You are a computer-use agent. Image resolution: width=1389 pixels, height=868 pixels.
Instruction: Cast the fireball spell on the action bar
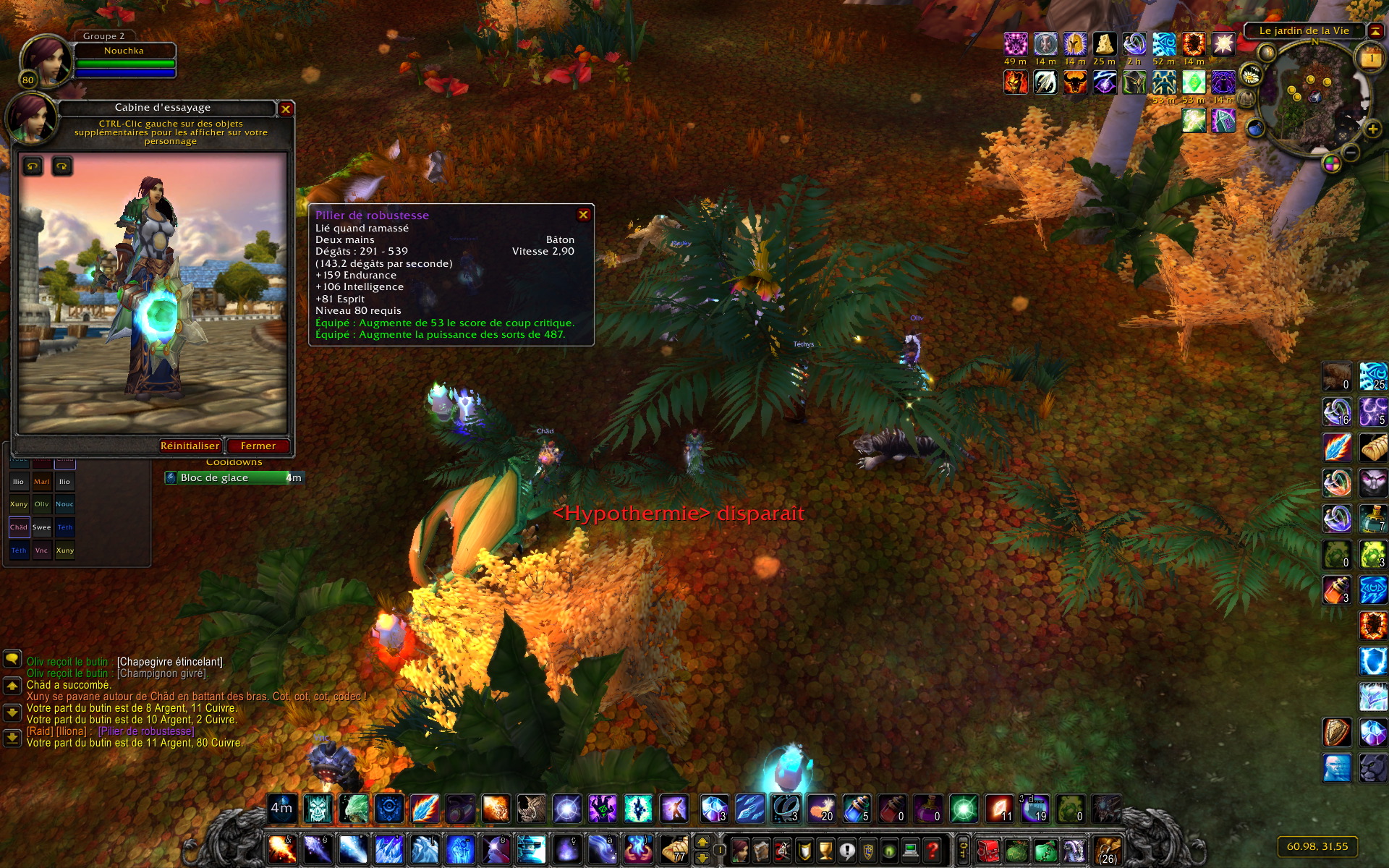(281, 849)
